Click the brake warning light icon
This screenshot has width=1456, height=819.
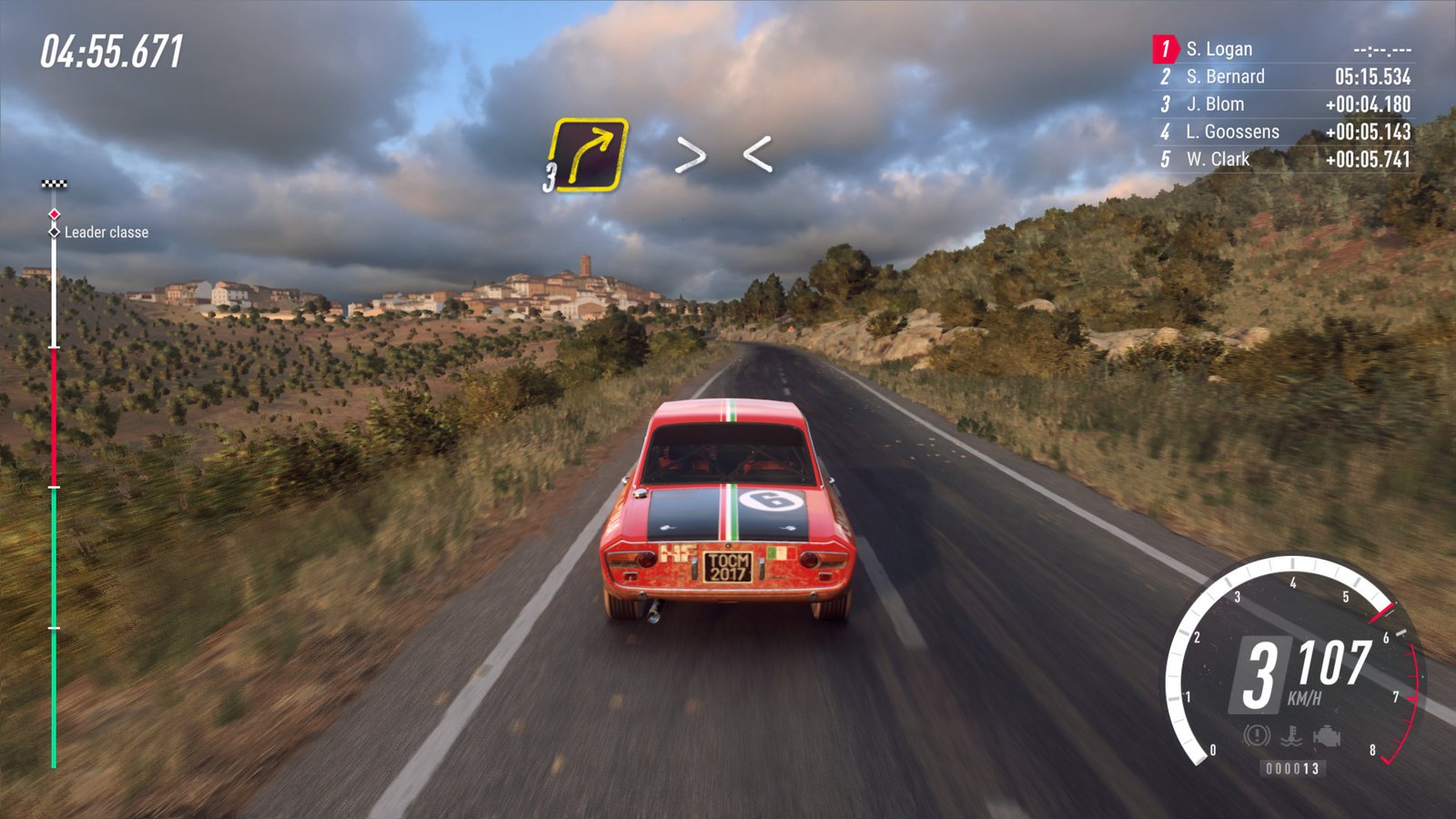click(1257, 735)
